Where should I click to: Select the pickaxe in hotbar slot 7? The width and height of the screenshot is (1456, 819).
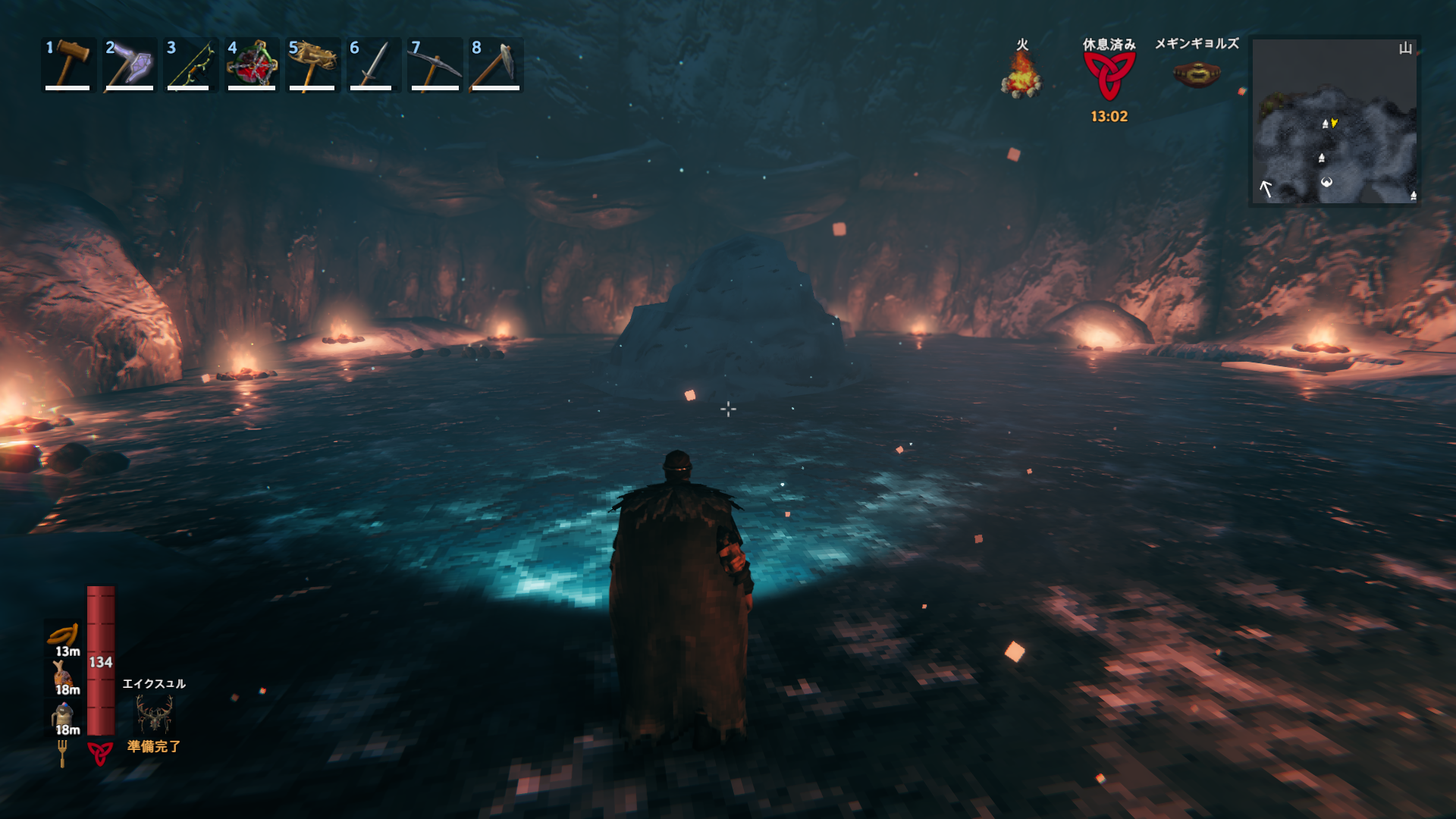click(x=435, y=64)
